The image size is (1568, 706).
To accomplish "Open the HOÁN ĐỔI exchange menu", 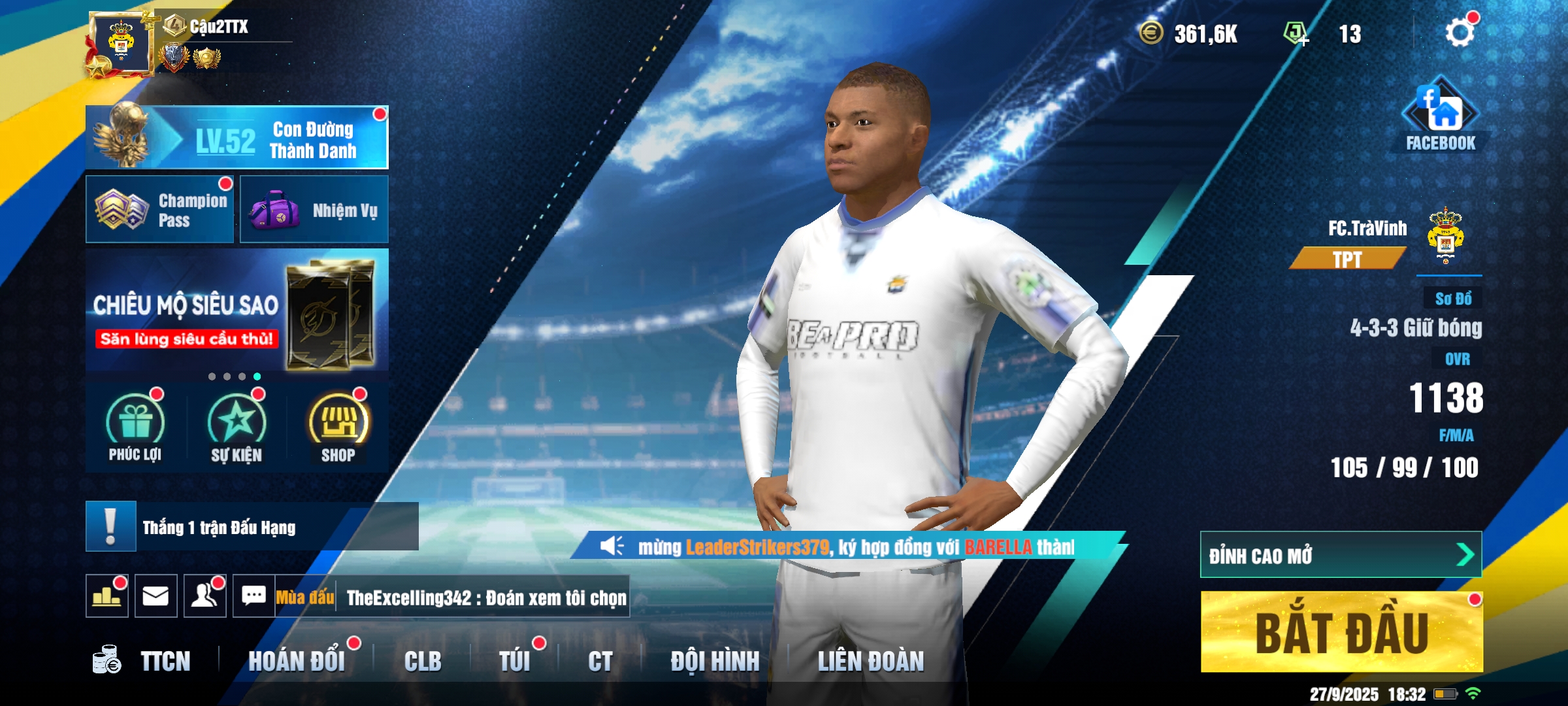I will click(297, 661).
